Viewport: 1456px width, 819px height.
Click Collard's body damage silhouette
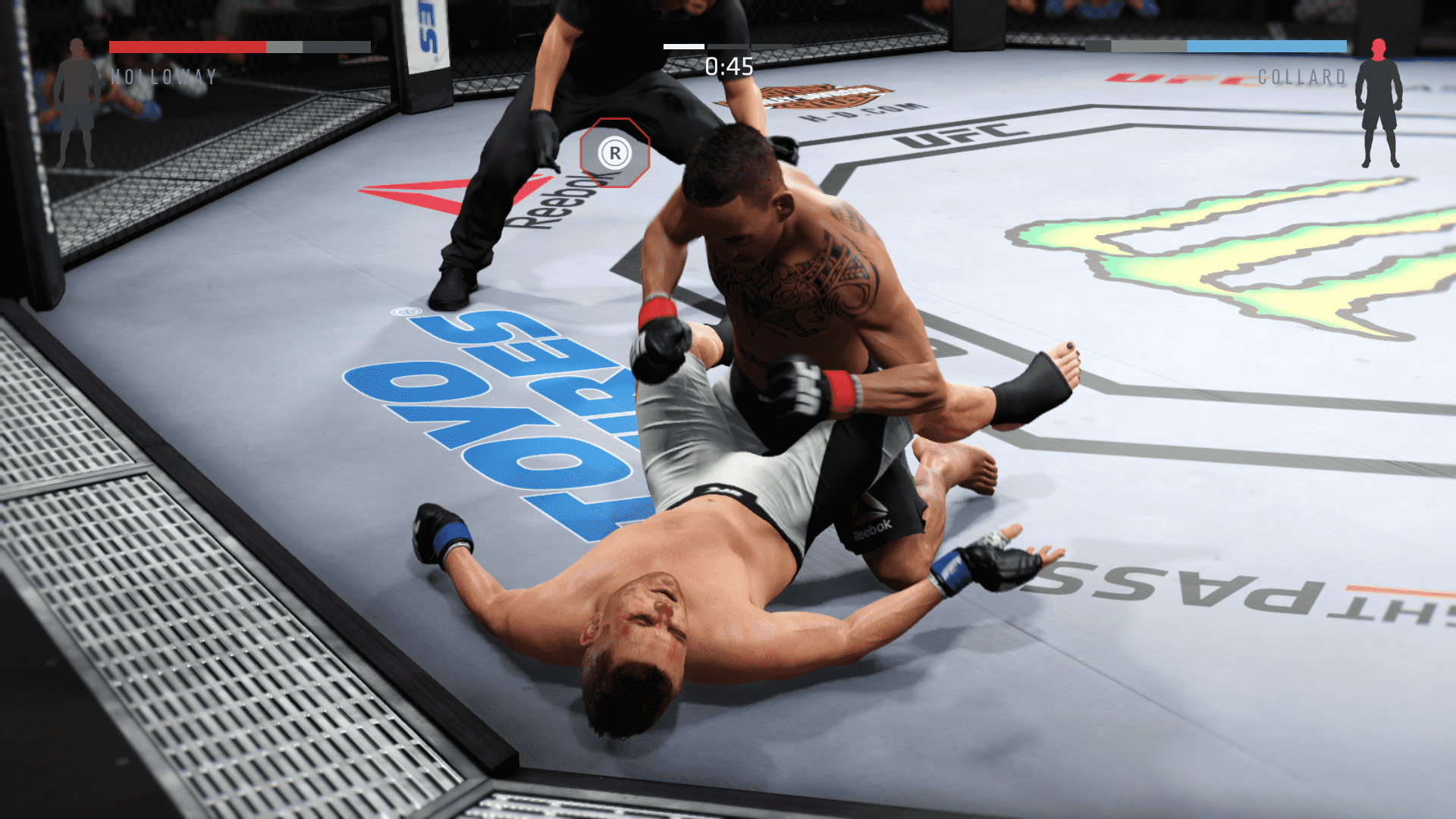(1379, 104)
